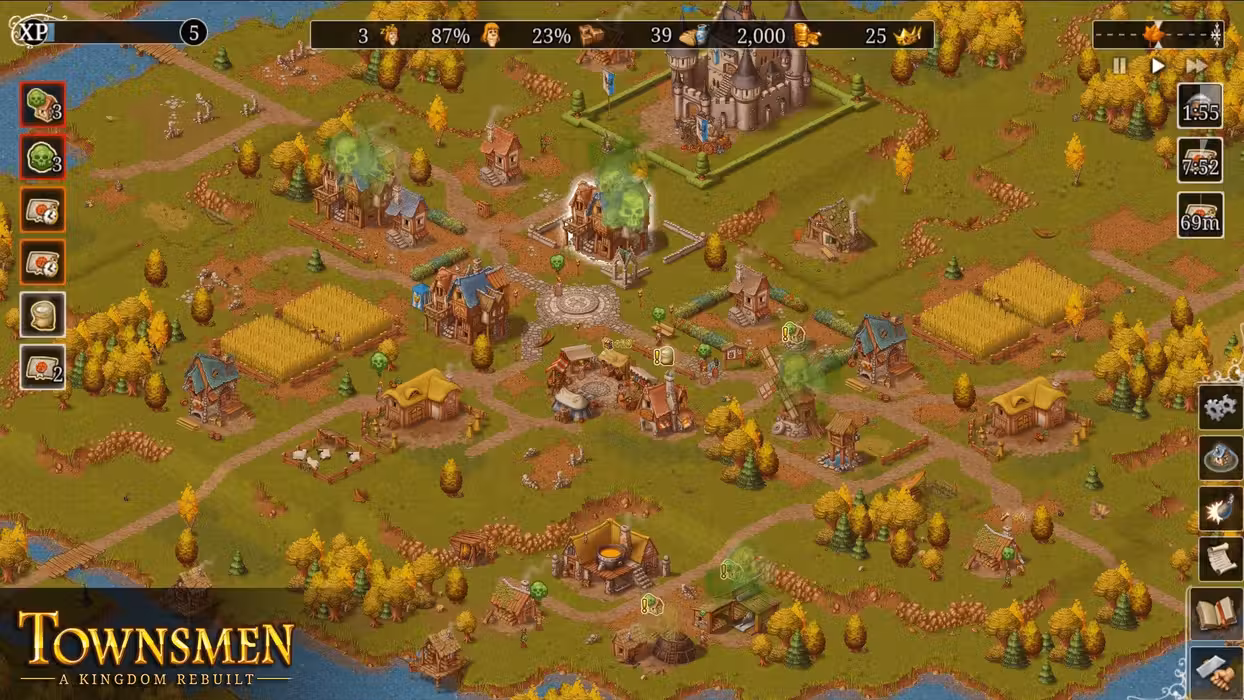Select the diseased building alert with skull and house
1244x700 pixels.
click(43, 105)
